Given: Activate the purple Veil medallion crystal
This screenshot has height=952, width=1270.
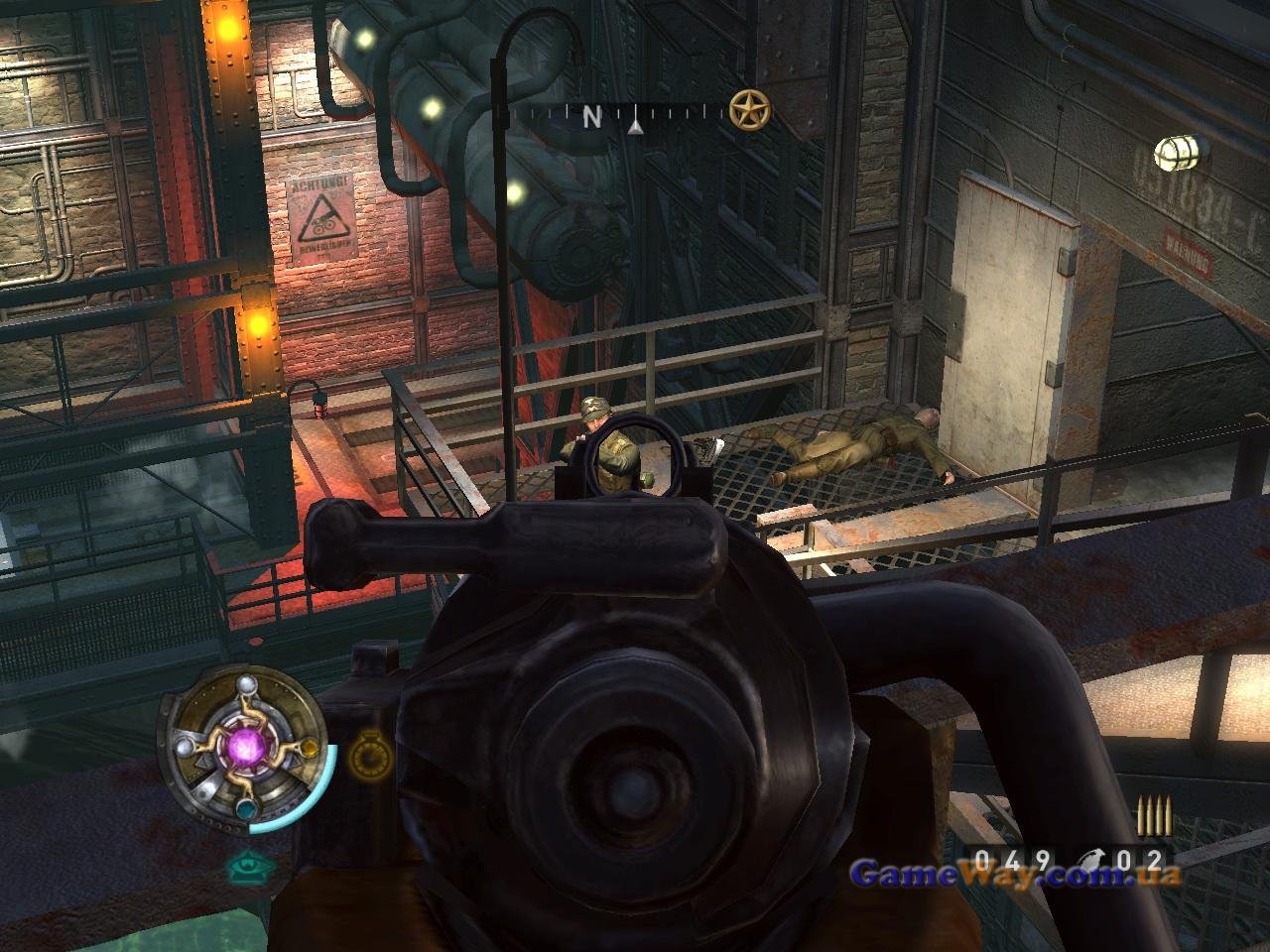Looking at the screenshot, I should (244, 743).
